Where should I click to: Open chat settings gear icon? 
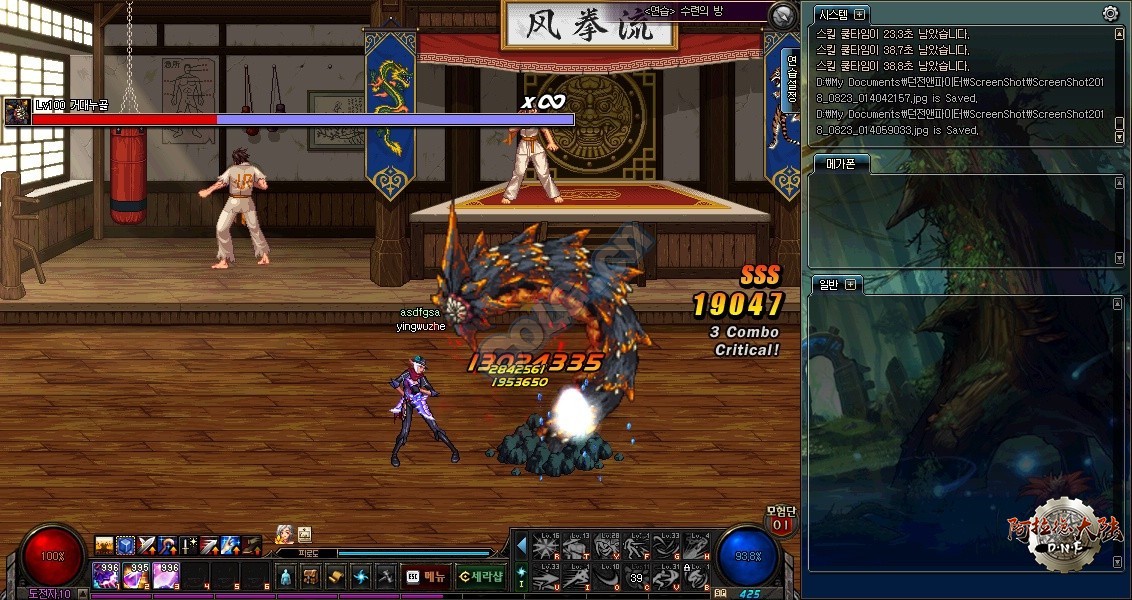[x=1110, y=13]
